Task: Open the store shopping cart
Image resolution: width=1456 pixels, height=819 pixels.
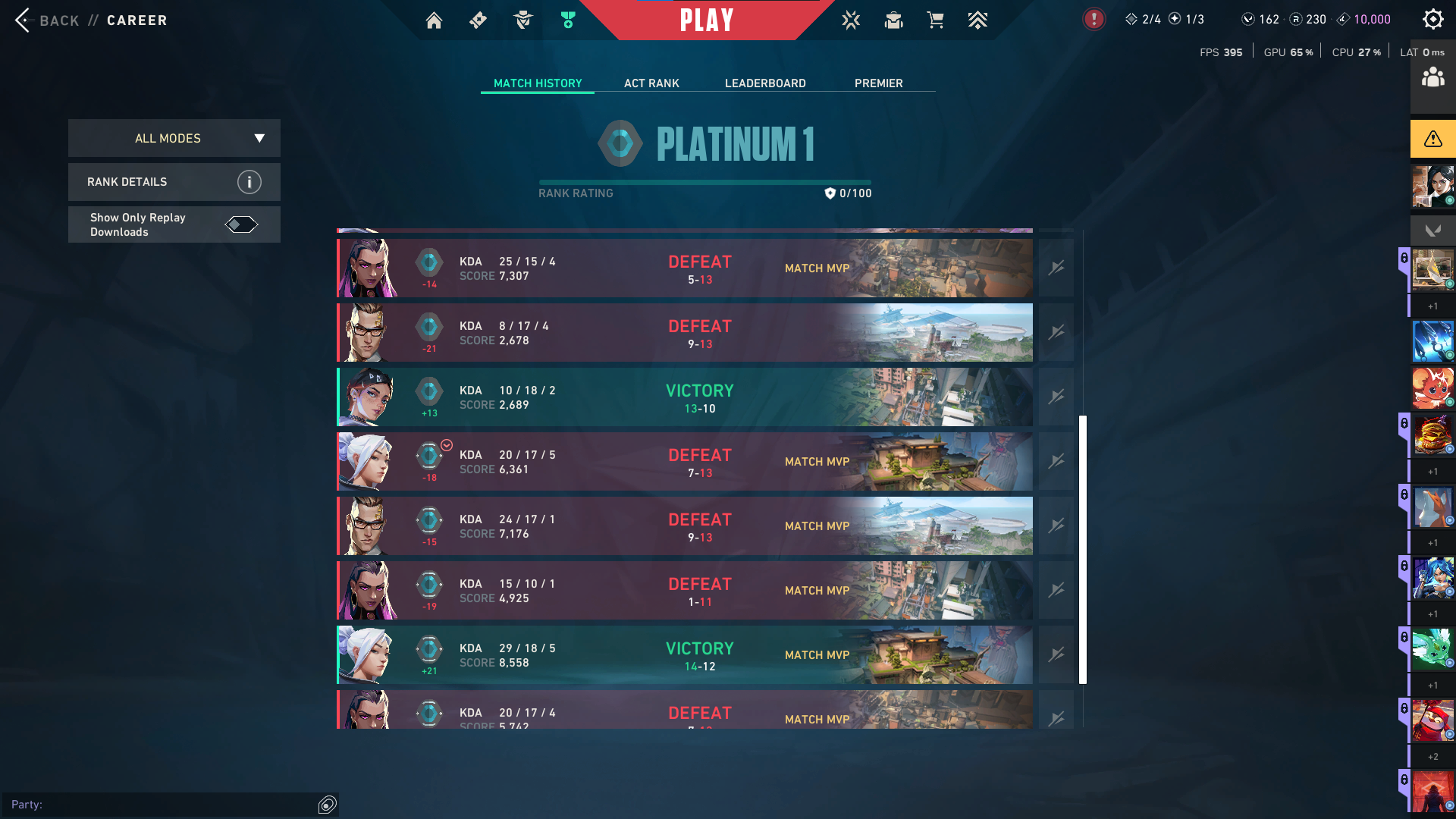Action: 936,20
